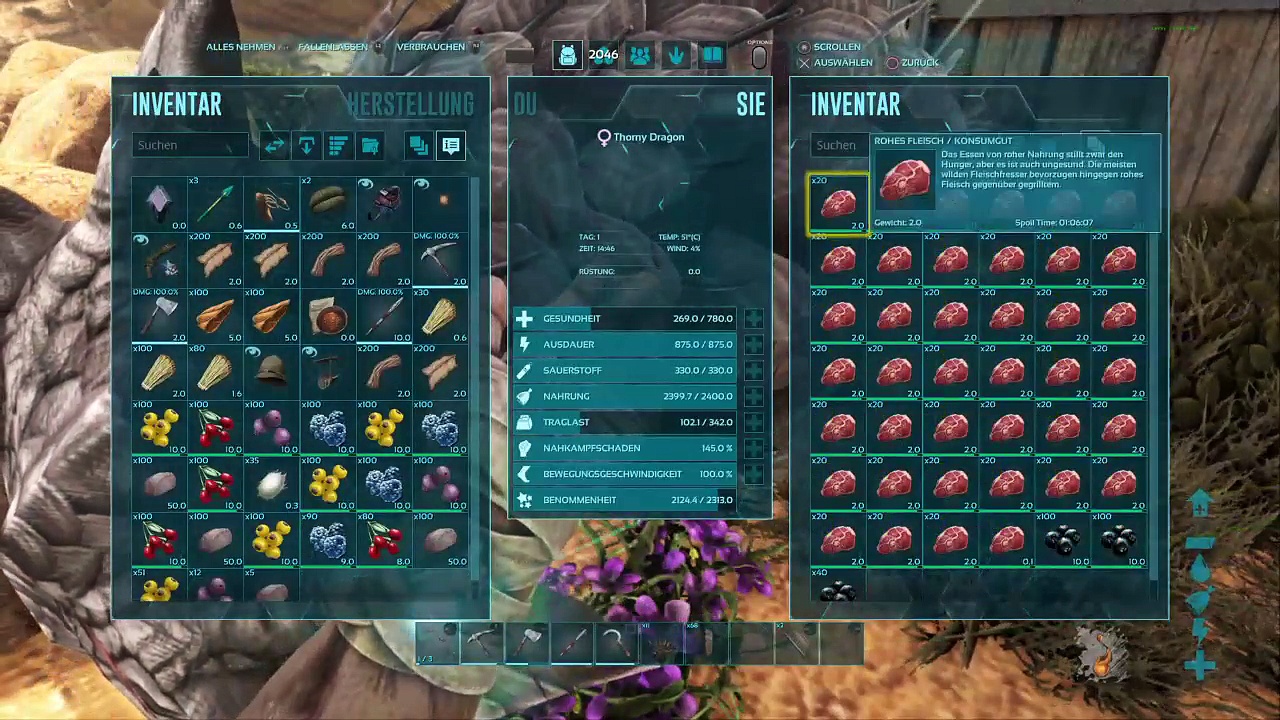Choose the pith helmet inventory slot
The image size is (1280, 720).
(272, 371)
